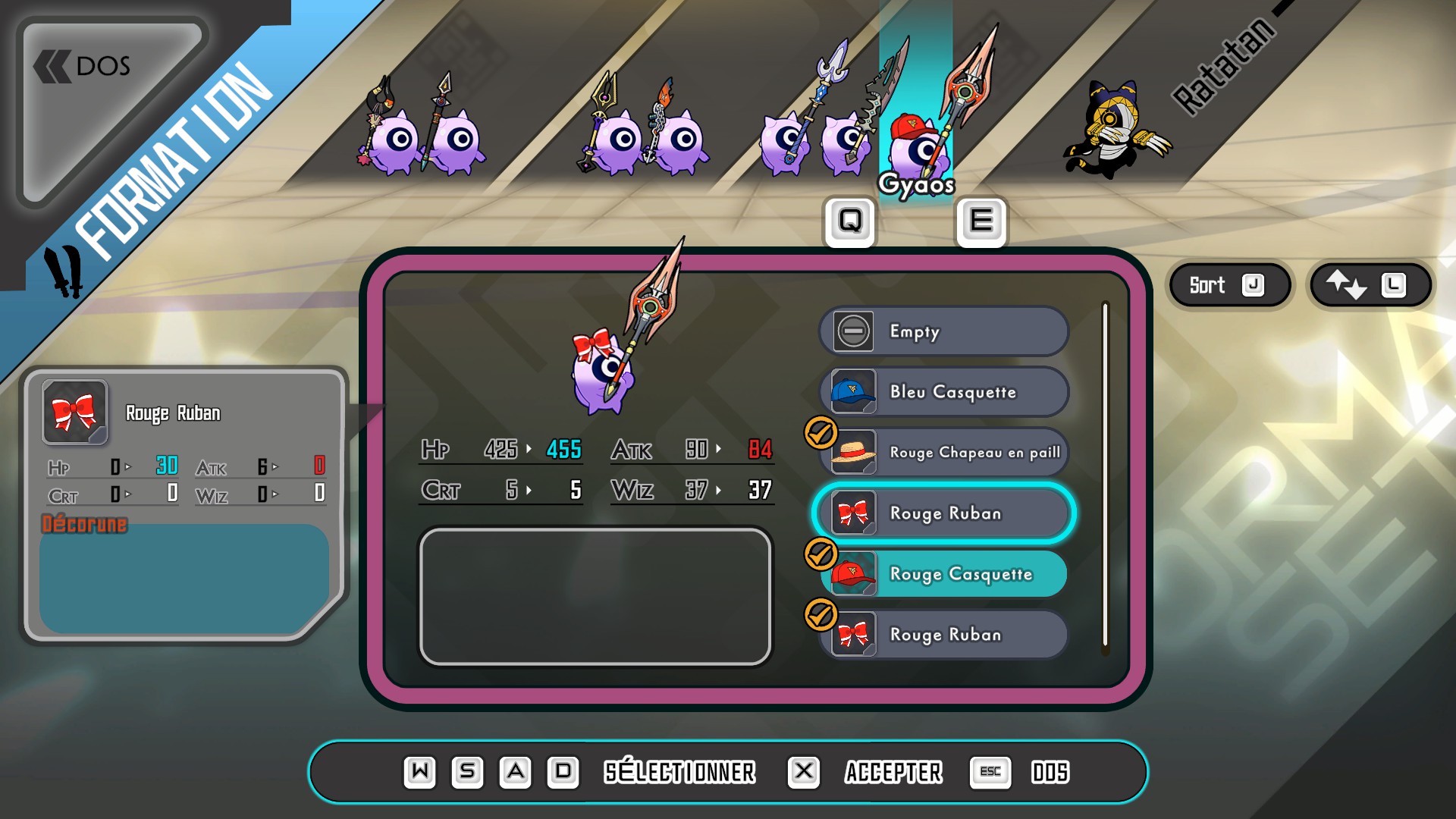Select the highlighted Rouge Ruban entry

pos(943,513)
